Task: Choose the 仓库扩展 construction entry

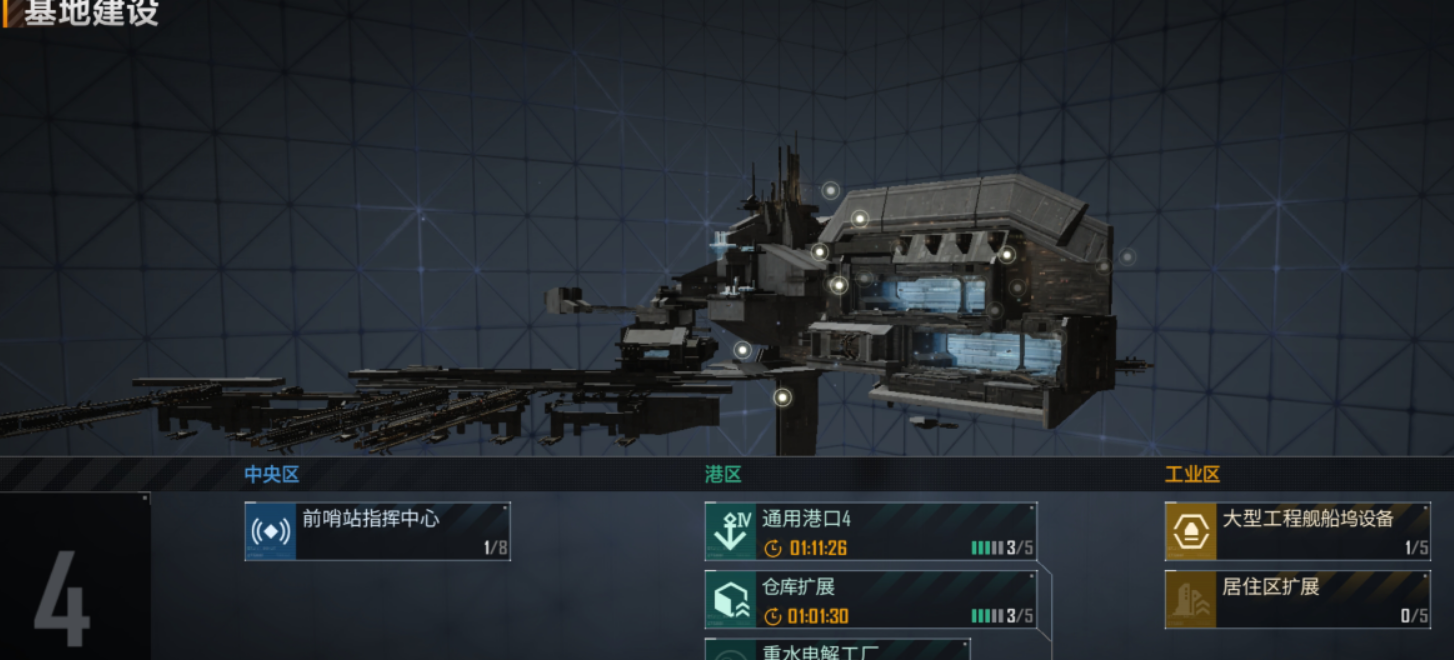Action: 870,600
